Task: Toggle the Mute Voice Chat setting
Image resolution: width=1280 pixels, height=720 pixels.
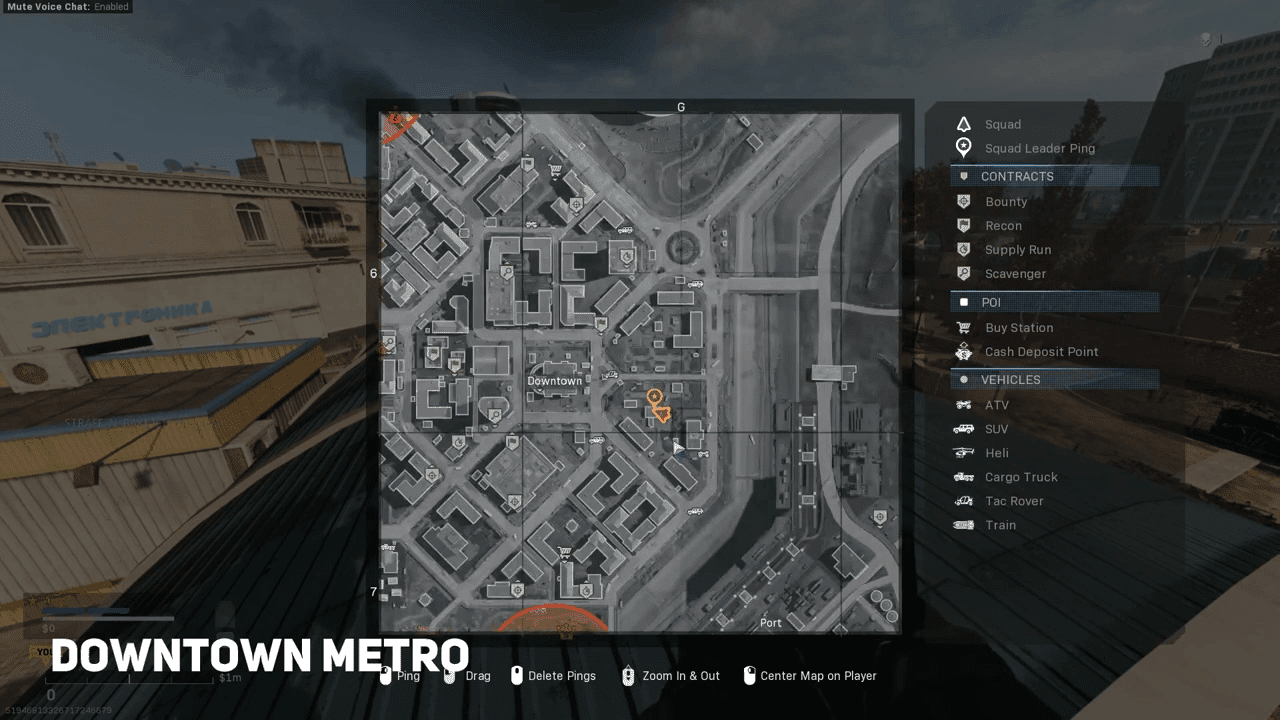Action: point(68,7)
